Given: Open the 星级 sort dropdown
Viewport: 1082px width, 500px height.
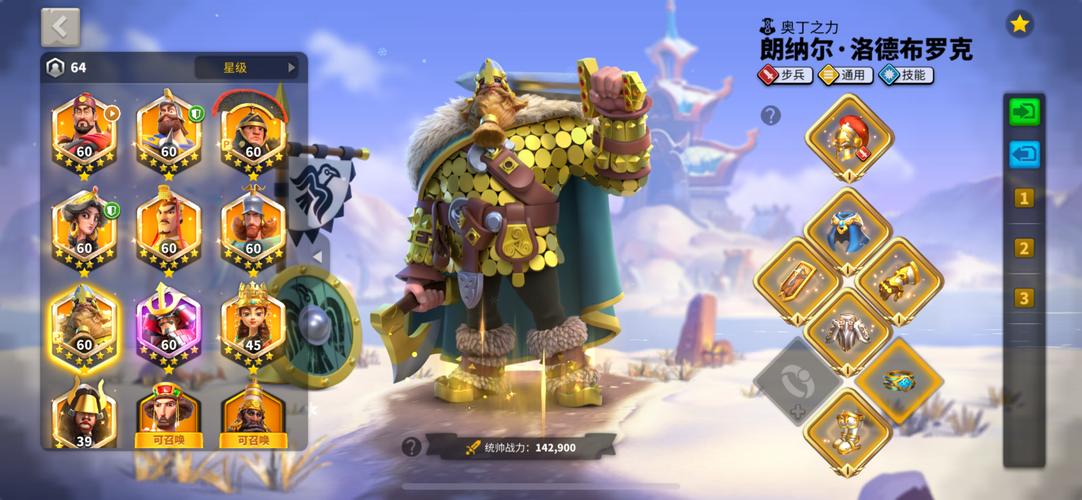Looking at the screenshot, I should (247, 68).
